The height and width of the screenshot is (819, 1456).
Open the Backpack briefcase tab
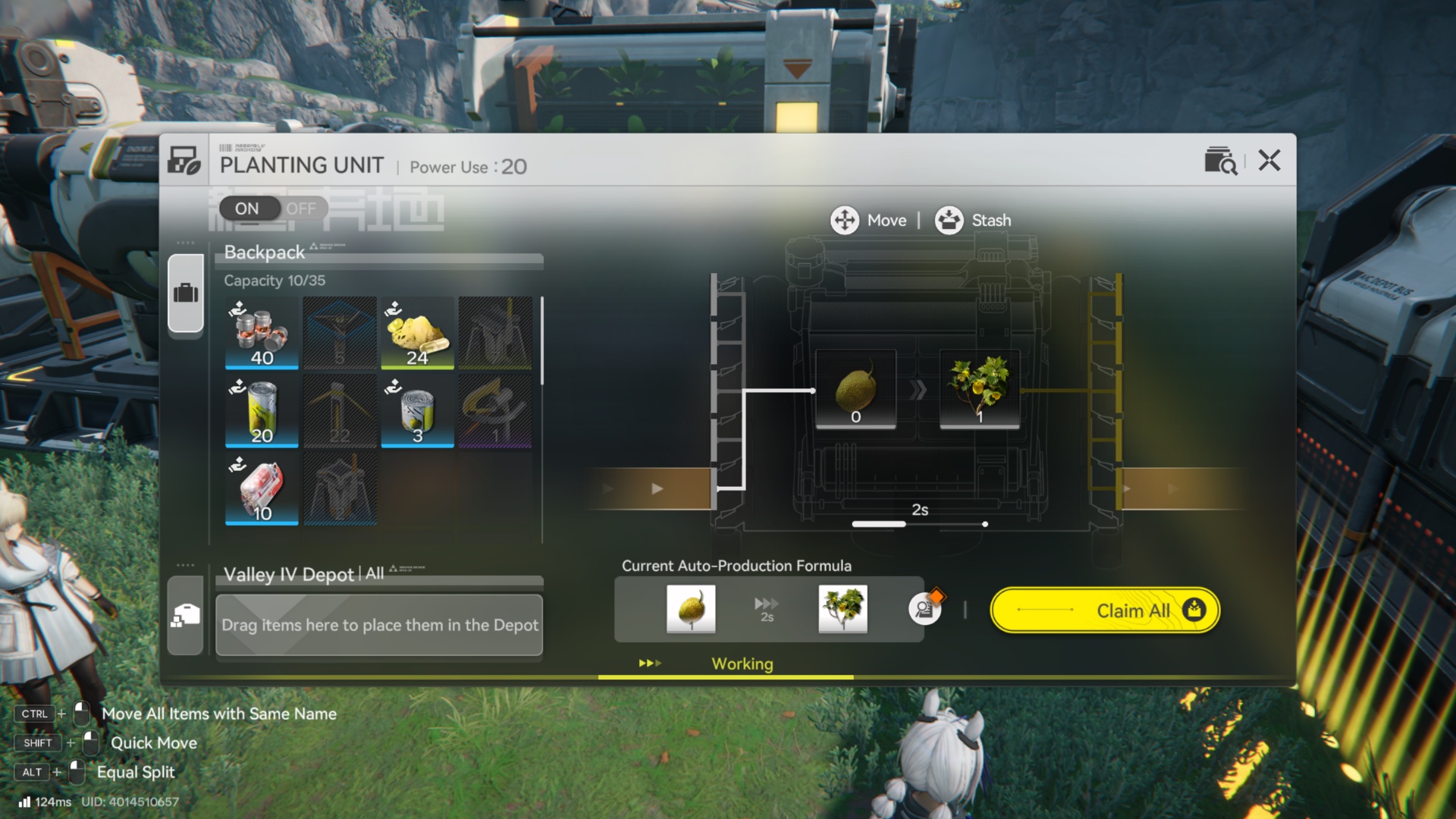(186, 293)
